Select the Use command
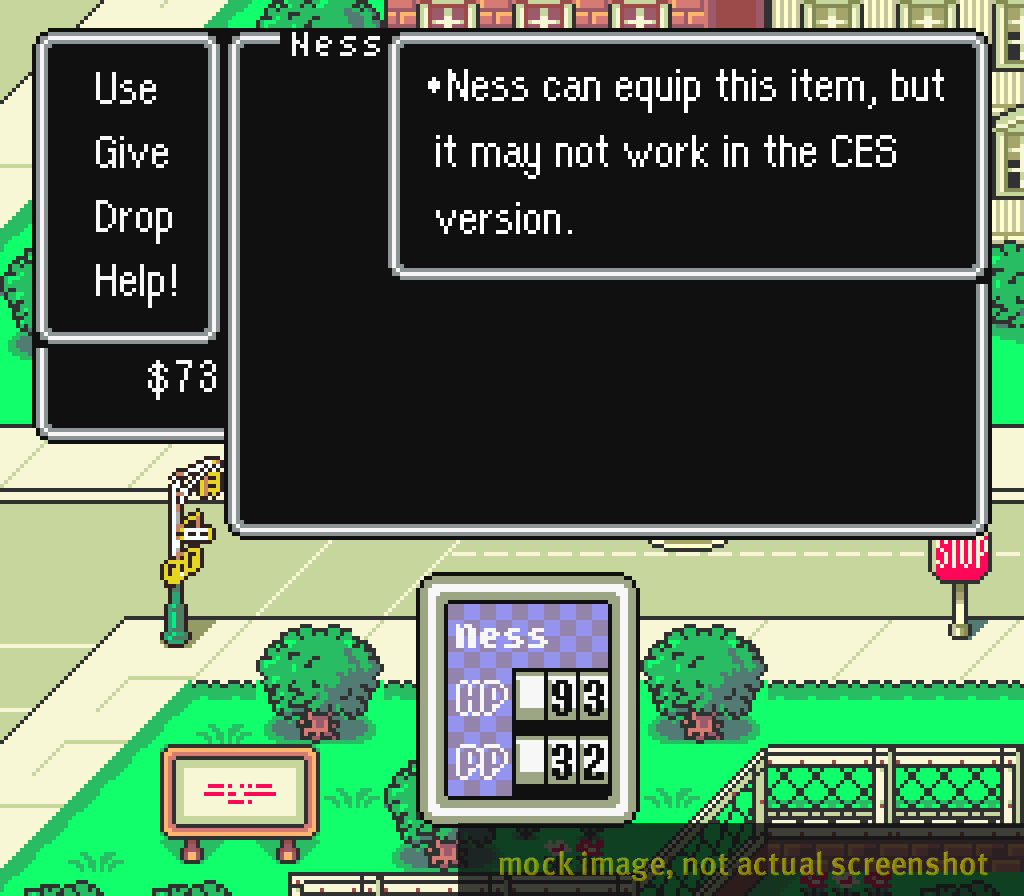This screenshot has width=1024, height=896. tap(126, 90)
